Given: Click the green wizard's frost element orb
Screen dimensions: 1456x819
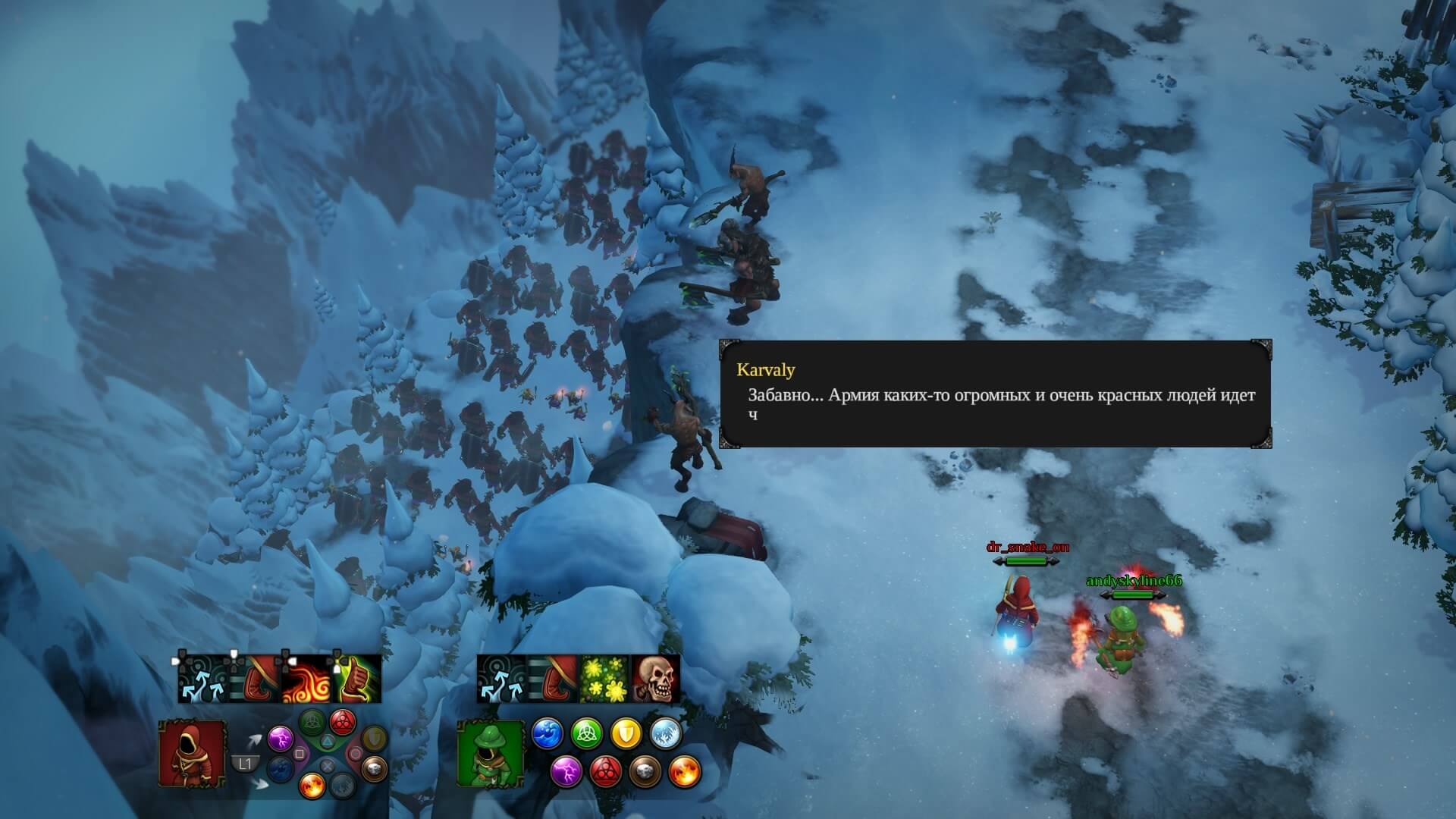Looking at the screenshot, I should 665,734.
